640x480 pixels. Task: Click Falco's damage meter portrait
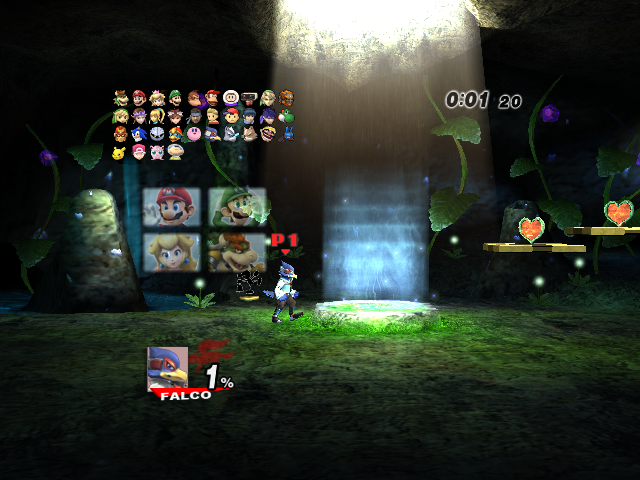167,366
